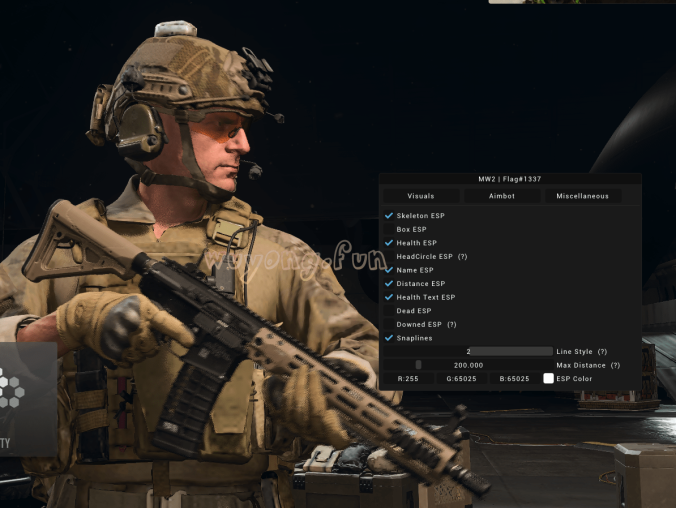Open the white ESP Color swatch
Screen dimensions: 676x508
click(x=548, y=379)
